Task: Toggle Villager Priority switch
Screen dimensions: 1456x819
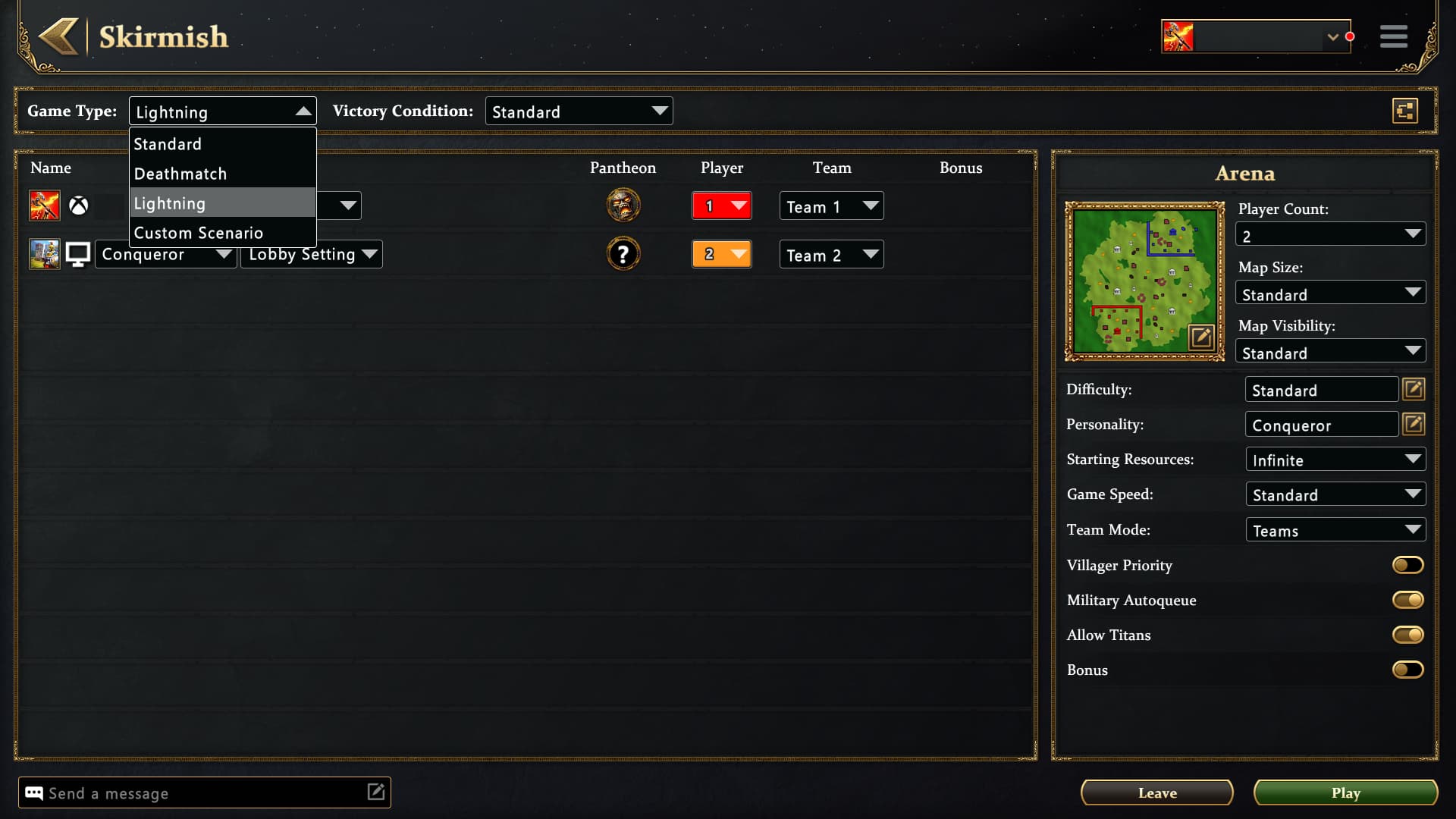Action: pos(1407,565)
